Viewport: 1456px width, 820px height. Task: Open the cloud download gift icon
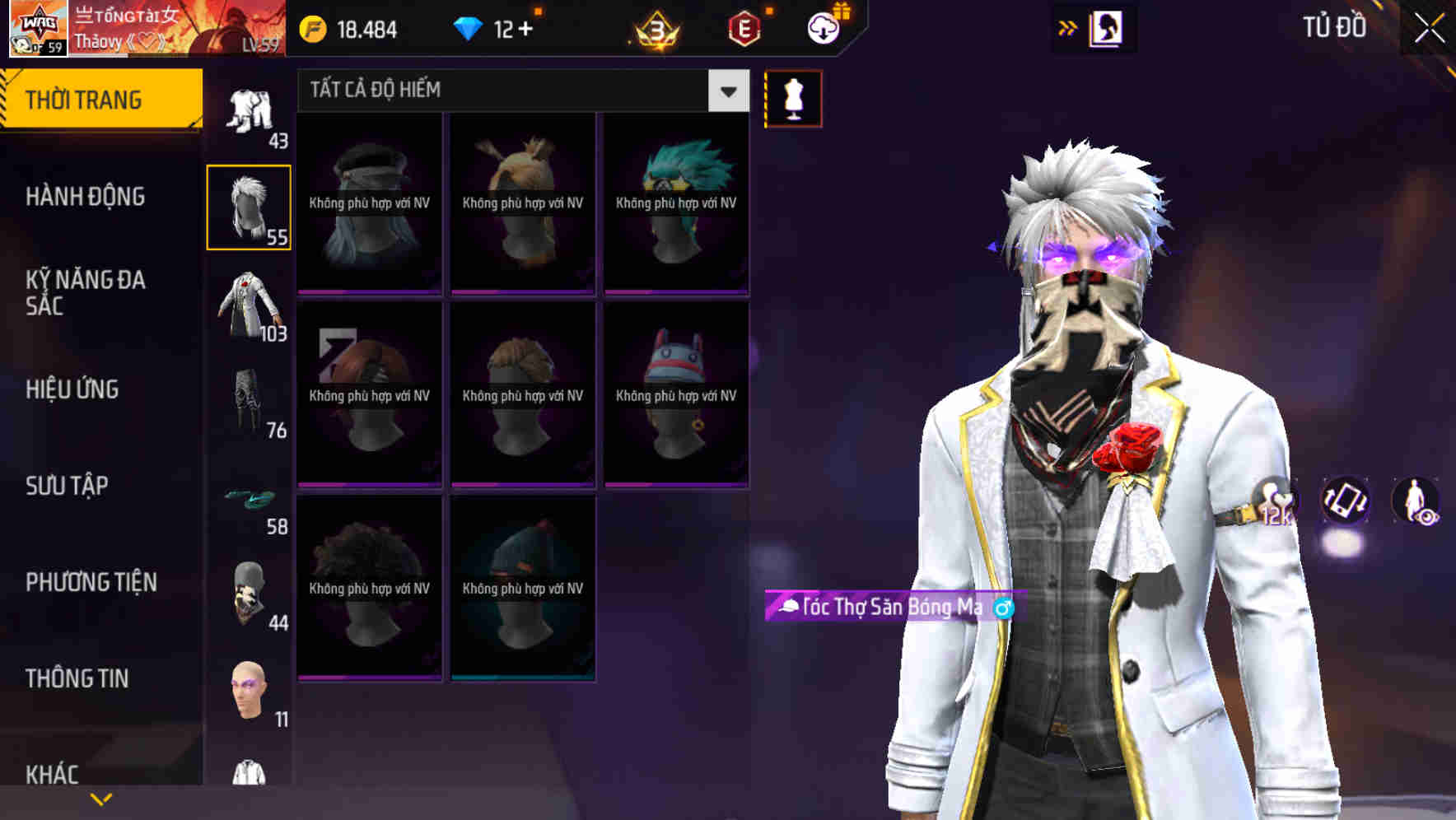(x=823, y=27)
